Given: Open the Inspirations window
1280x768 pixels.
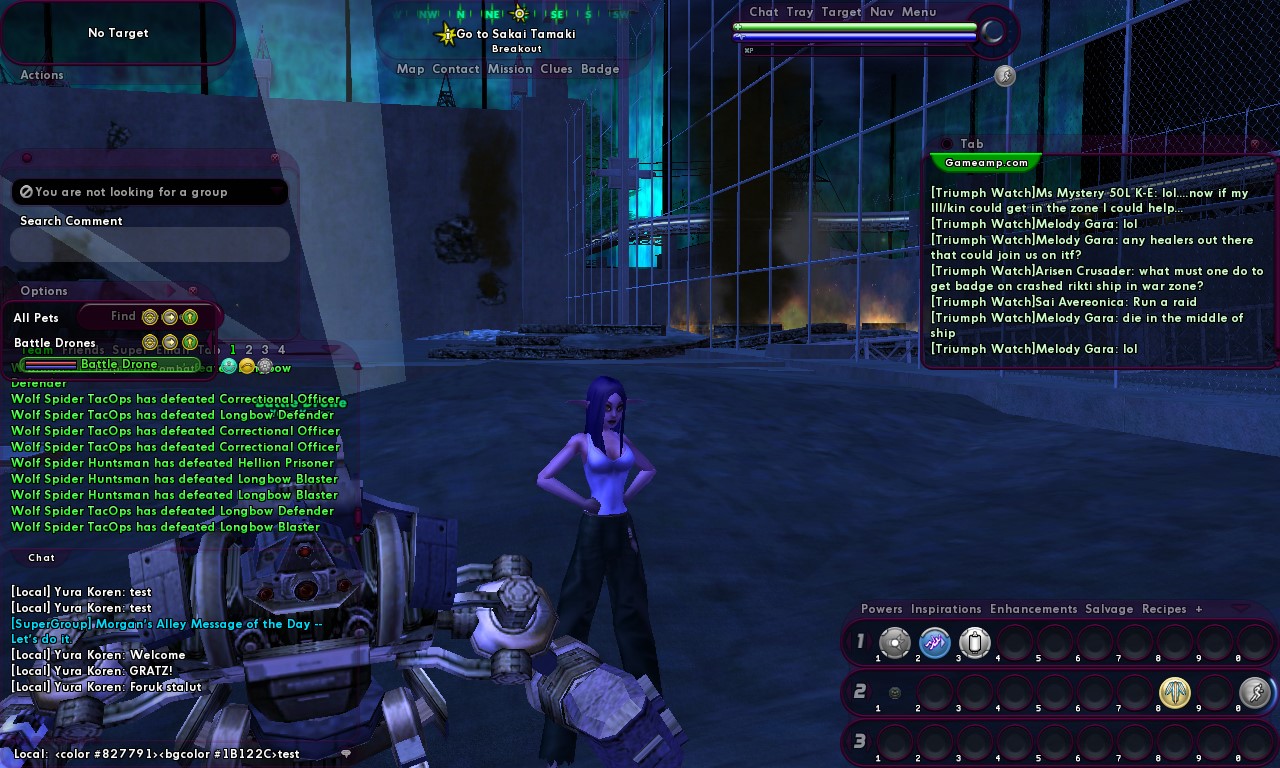Looking at the screenshot, I should (946, 609).
